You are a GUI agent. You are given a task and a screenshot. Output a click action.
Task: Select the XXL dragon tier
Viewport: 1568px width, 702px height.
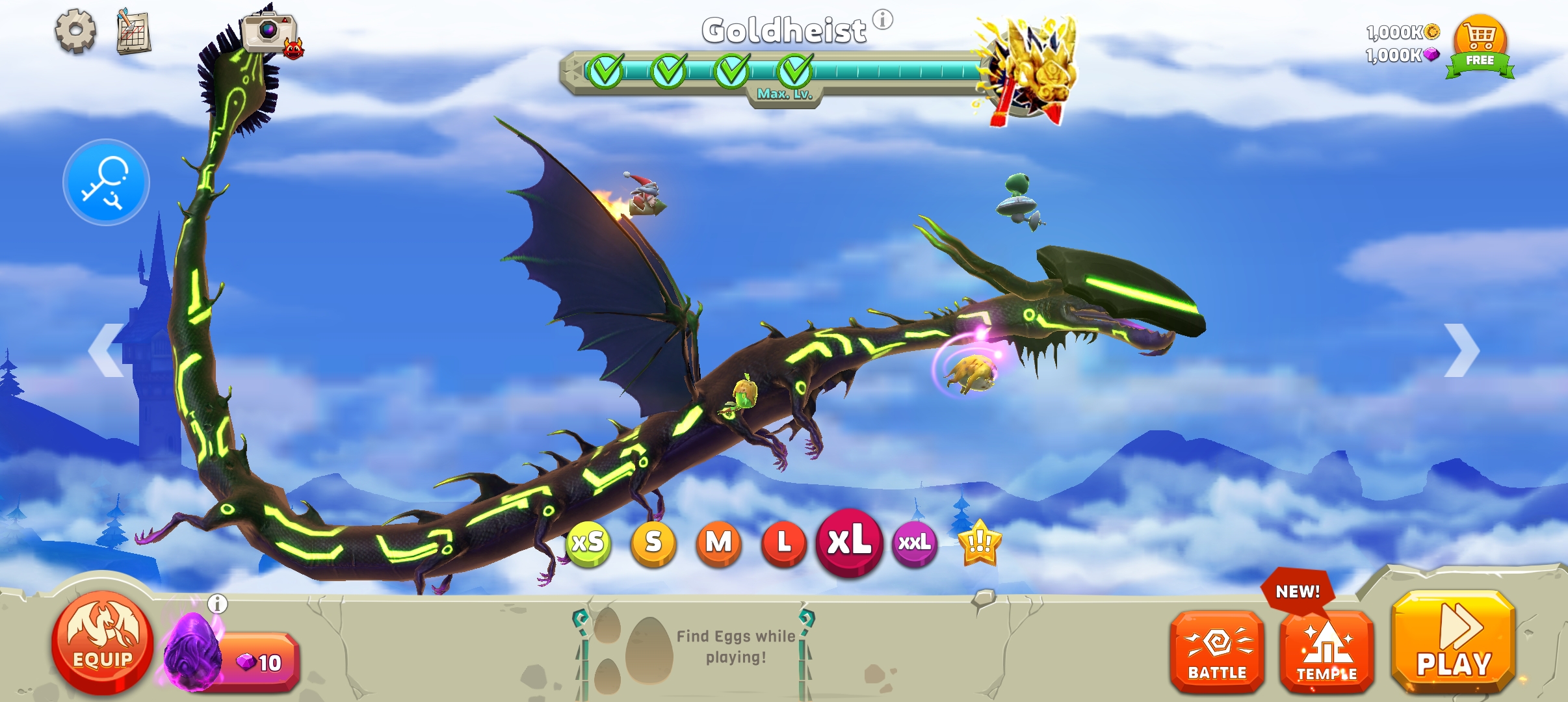(915, 543)
